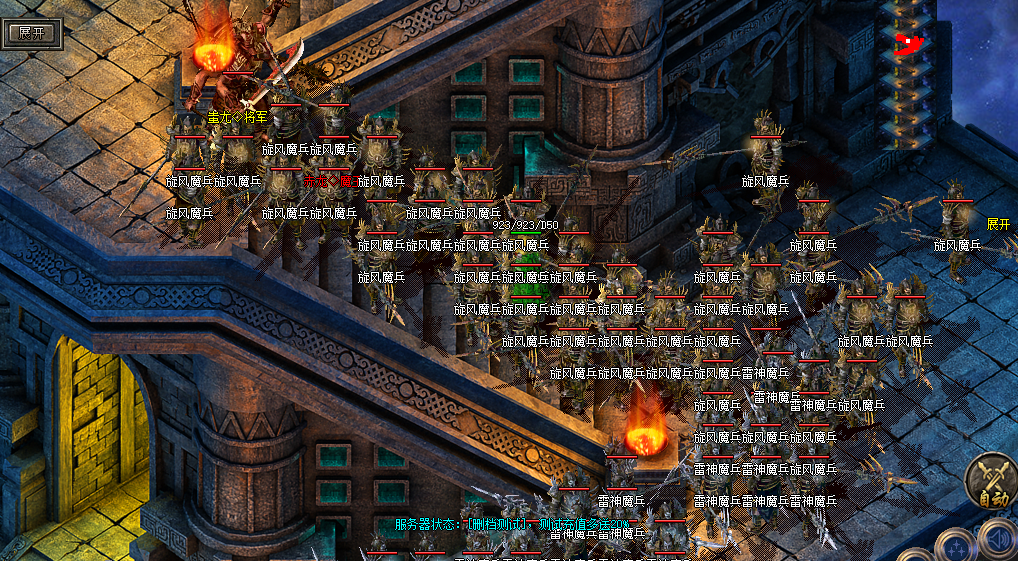1018x561 pixels.
Task: Toggle auto-battle with the crossed swords 自动 button
Action: pyautogui.click(x=991, y=483)
